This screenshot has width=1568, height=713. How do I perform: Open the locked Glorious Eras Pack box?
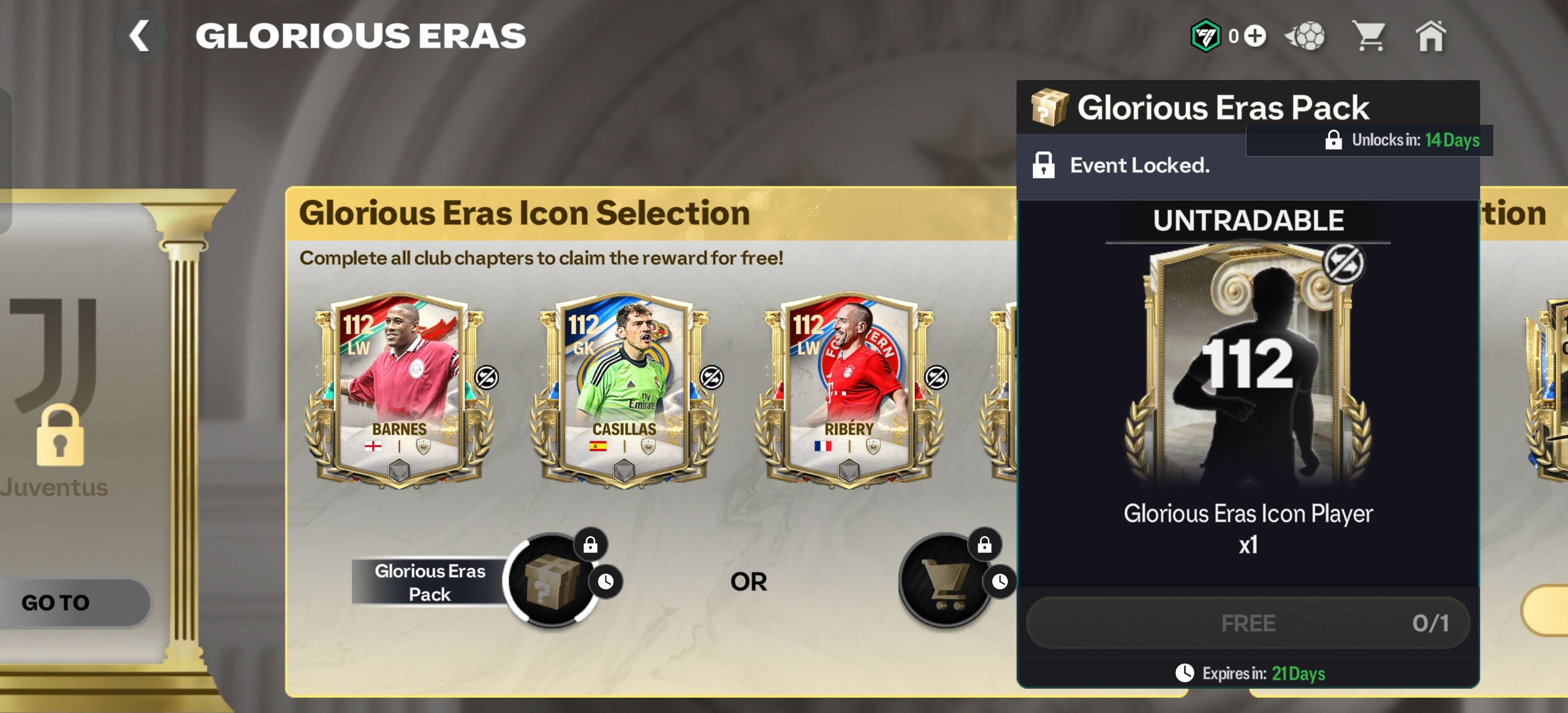pos(551,581)
